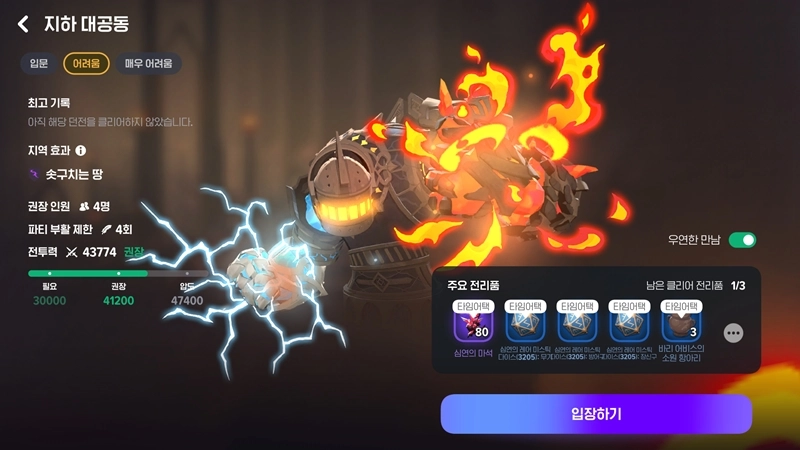The image size is (800, 450).
Task: Inspect the 심연의 마석 loot item
Action: pos(472,327)
